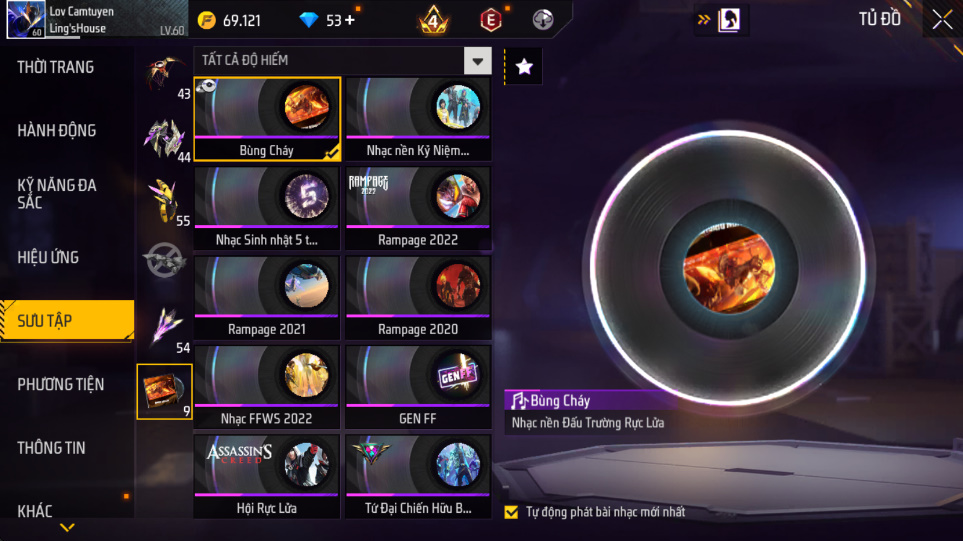This screenshot has width=963, height=541.
Task: Select the Bùng Cháy music track
Action: (x=267, y=119)
